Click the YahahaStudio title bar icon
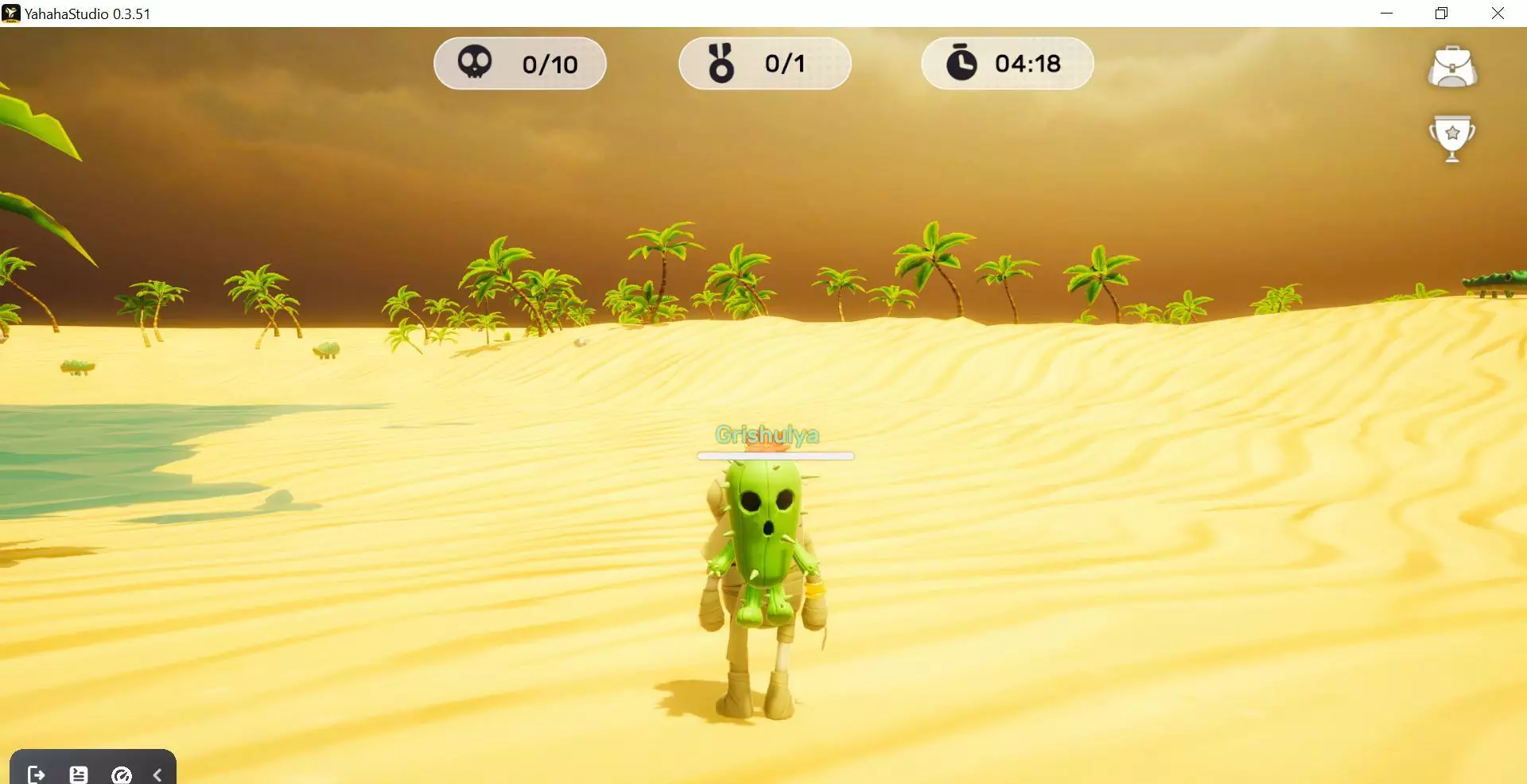Viewport: 1527px width, 784px height. click(x=10, y=13)
